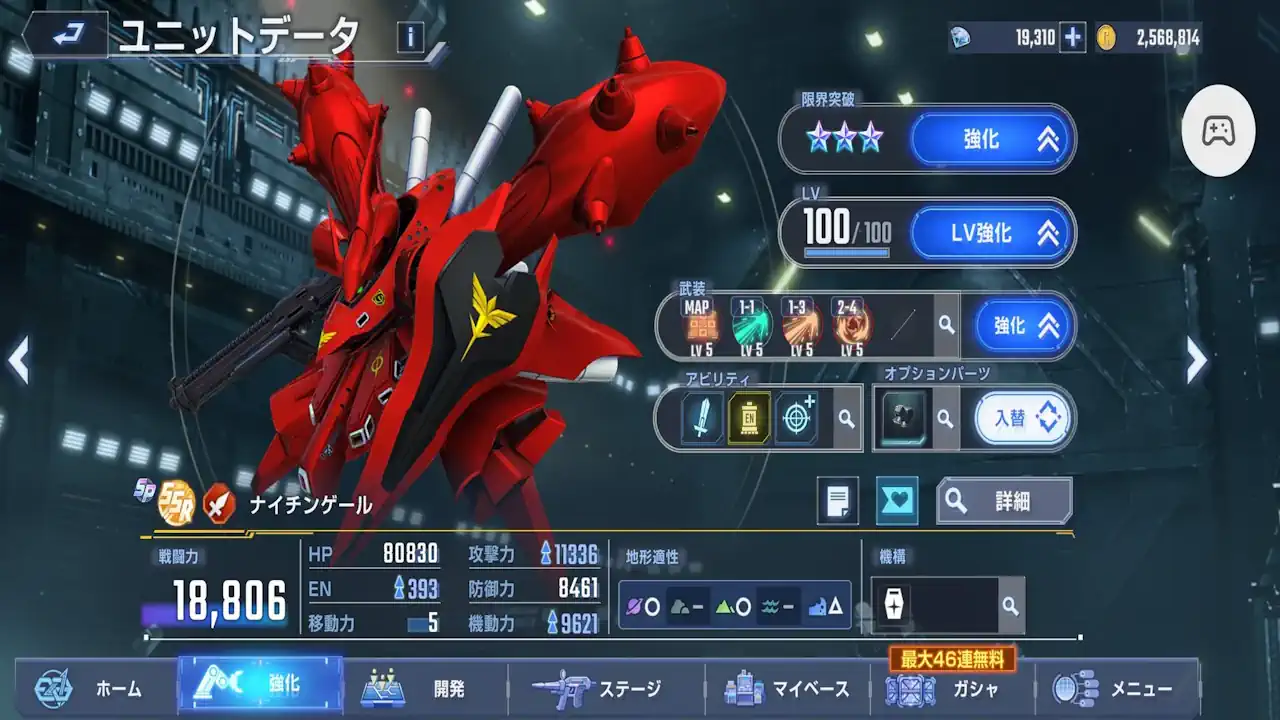Viewport: 1280px width, 720px height.
Task: Click the gamepad overlay button
Action: point(1218,131)
